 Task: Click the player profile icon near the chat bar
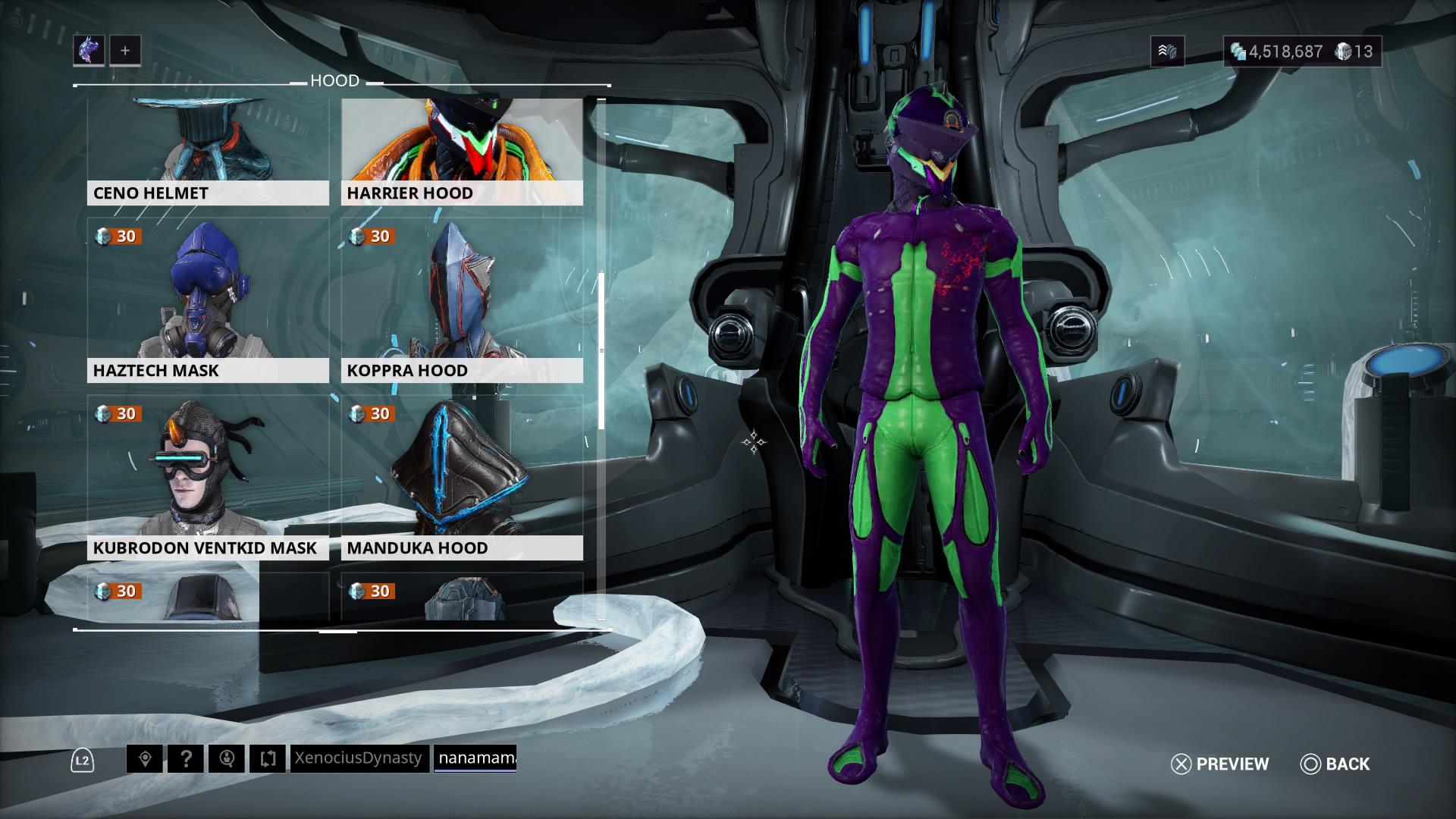pos(228,758)
